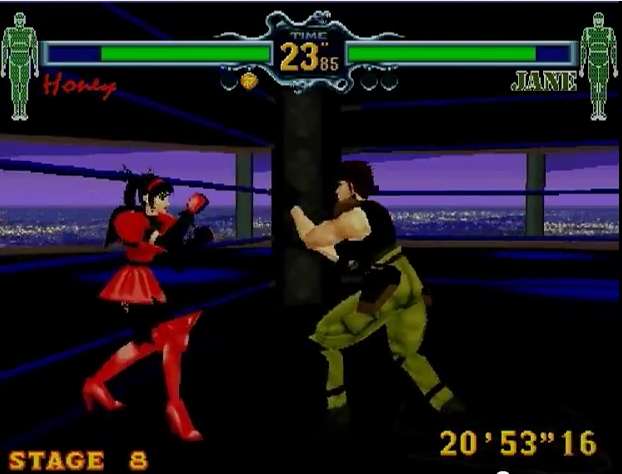This screenshot has height=474, width=622.
Task: Select the gold round-win medal under Honey's bar
Action: point(249,79)
